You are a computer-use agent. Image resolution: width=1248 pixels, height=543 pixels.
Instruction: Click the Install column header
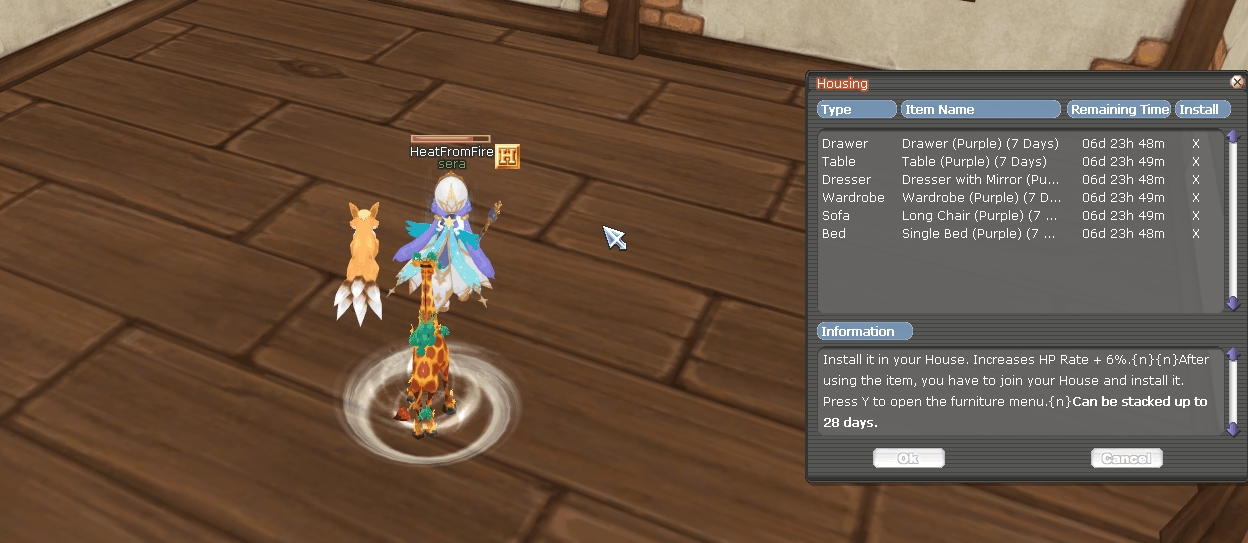1203,109
